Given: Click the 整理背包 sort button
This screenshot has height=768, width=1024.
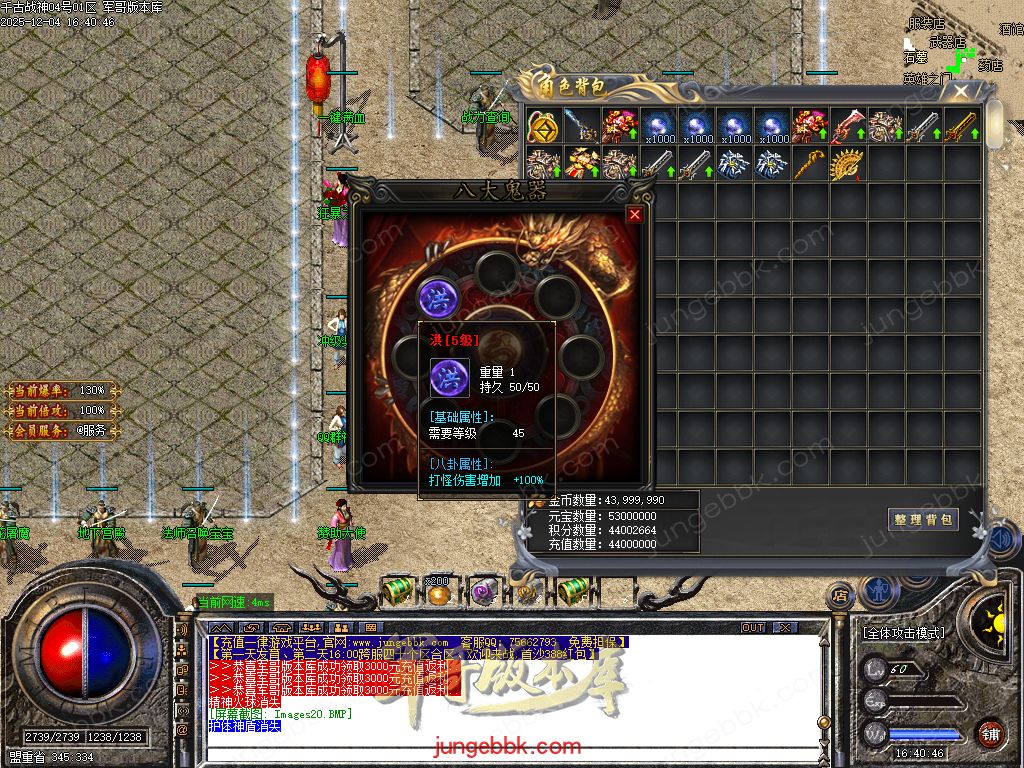Looking at the screenshot, I should click(923, 519).
